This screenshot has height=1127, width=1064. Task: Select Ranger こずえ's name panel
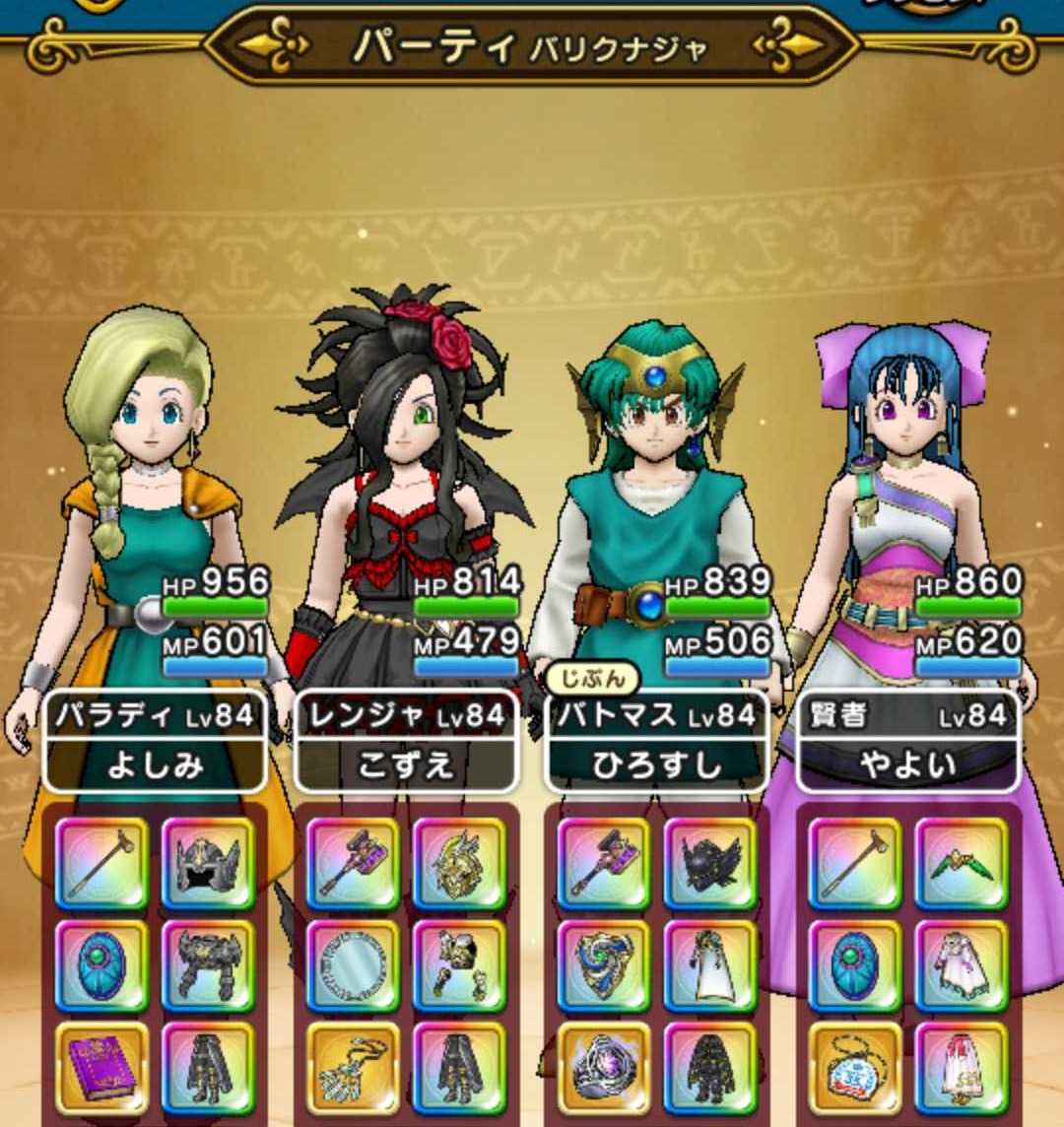pos(406,741)
